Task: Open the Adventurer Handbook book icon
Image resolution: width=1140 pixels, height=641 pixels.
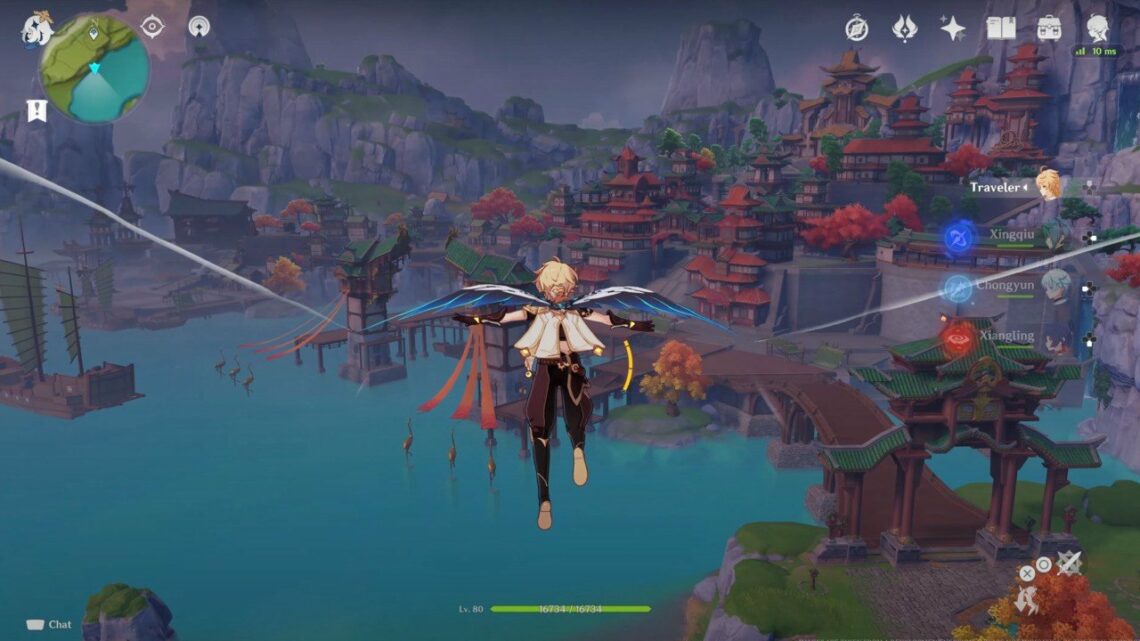Action: [1001, 28]
